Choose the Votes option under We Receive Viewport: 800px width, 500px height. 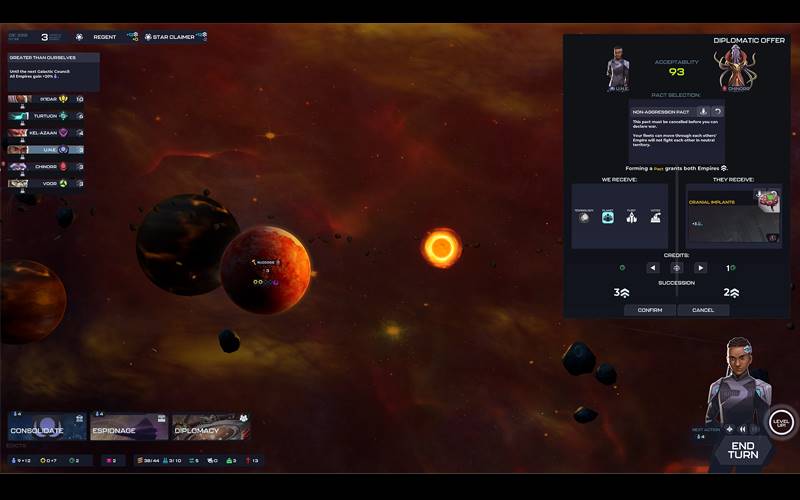(655, 216)
